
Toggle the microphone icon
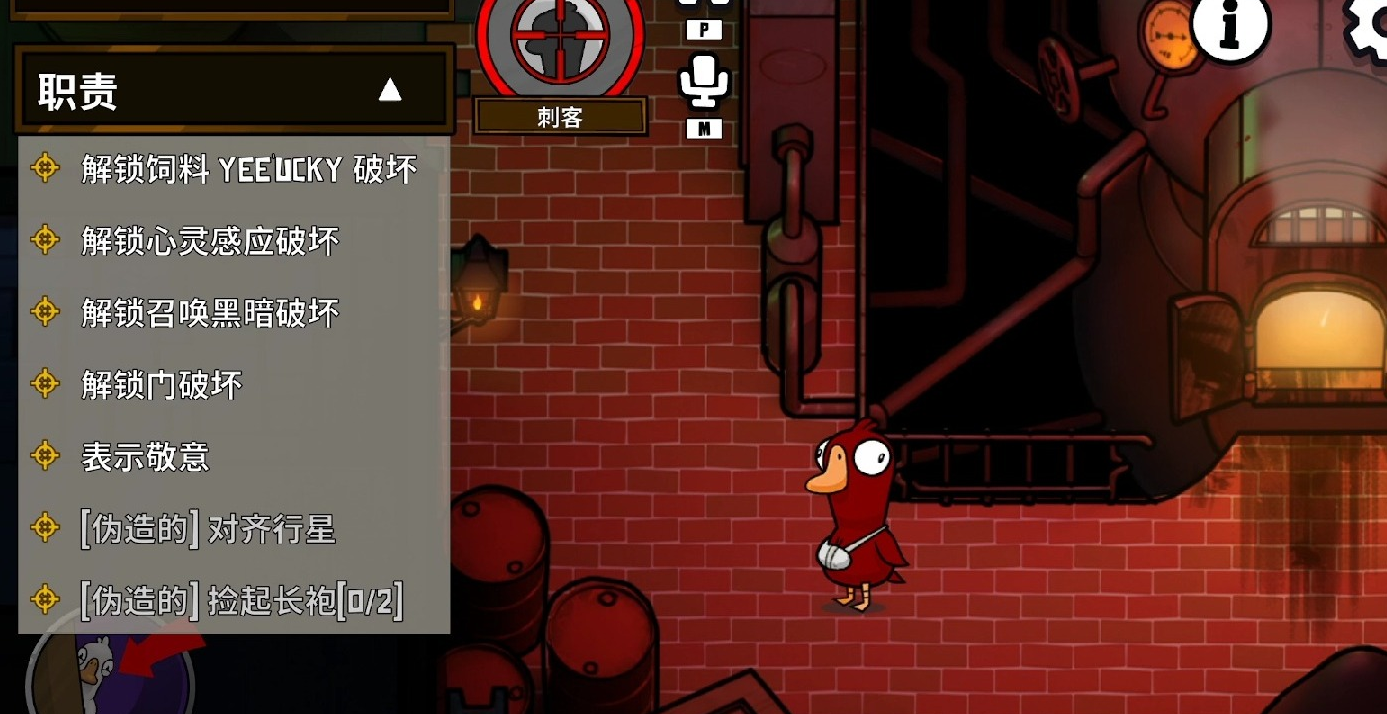coord(703,80)
